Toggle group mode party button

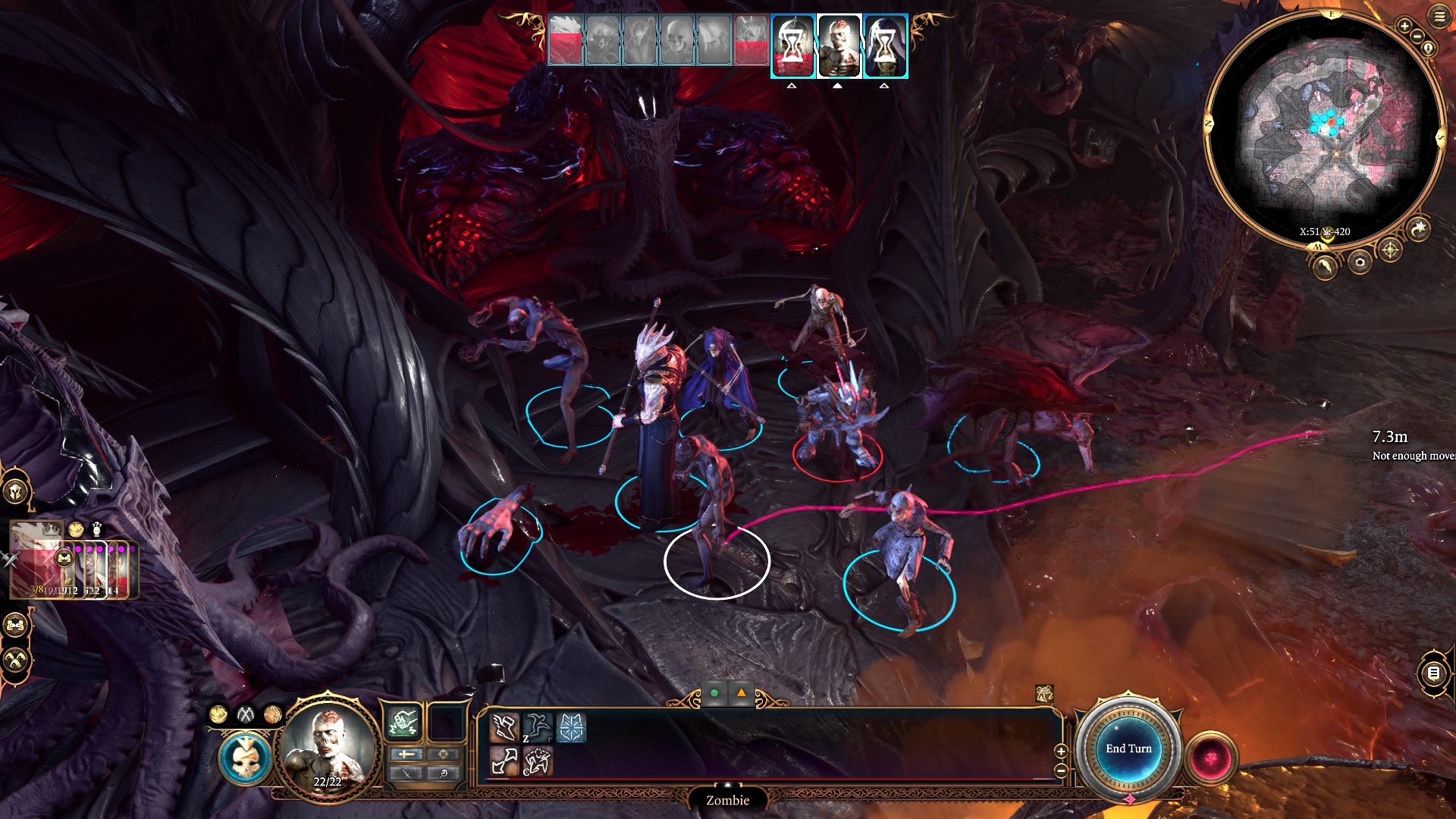(x=15, y=626)
